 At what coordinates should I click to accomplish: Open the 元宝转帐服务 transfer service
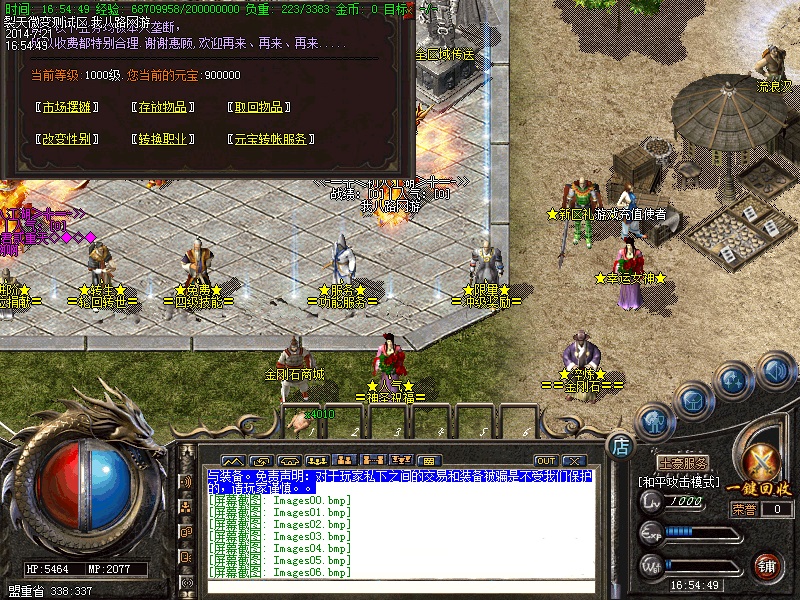pyautogui.click(x=272, y=139)
